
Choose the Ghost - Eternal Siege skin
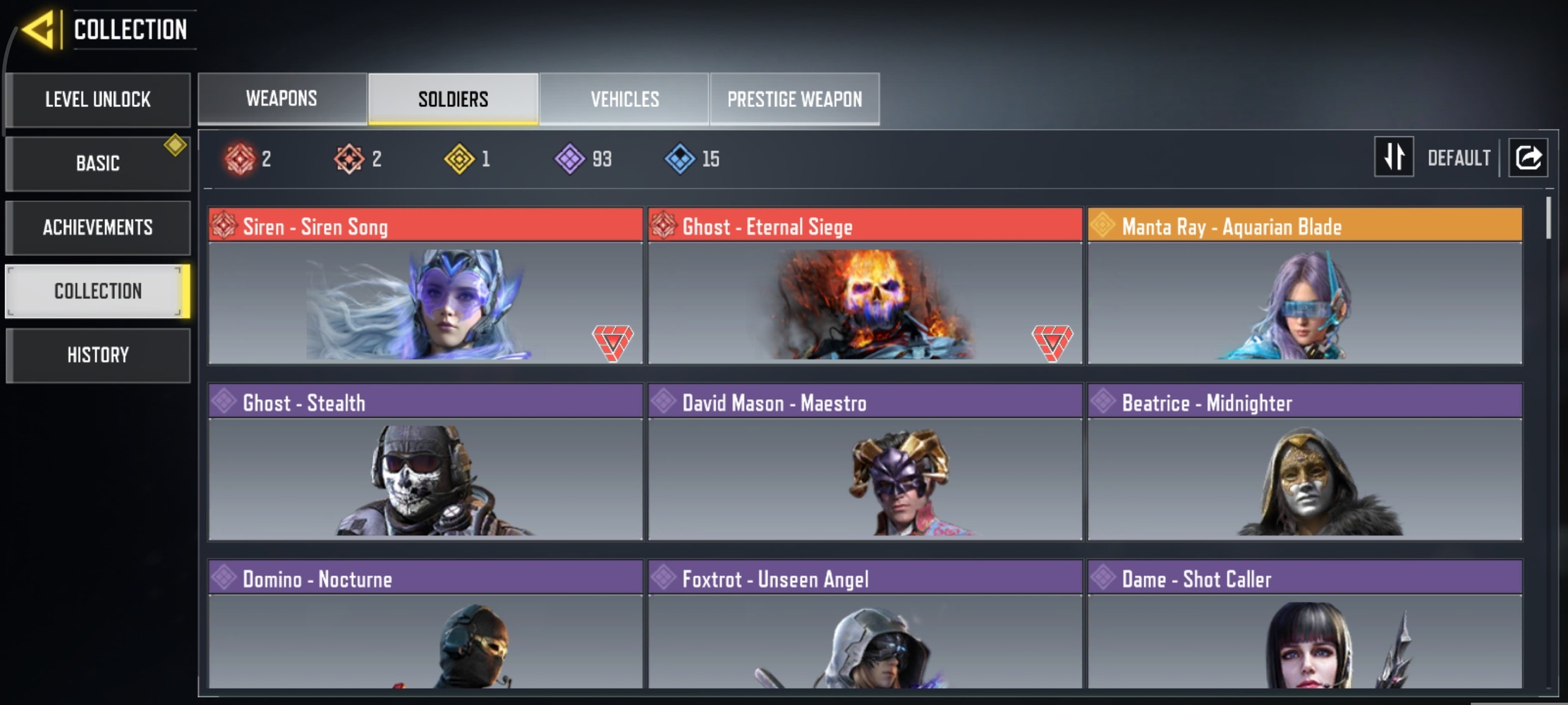(865, 286)
